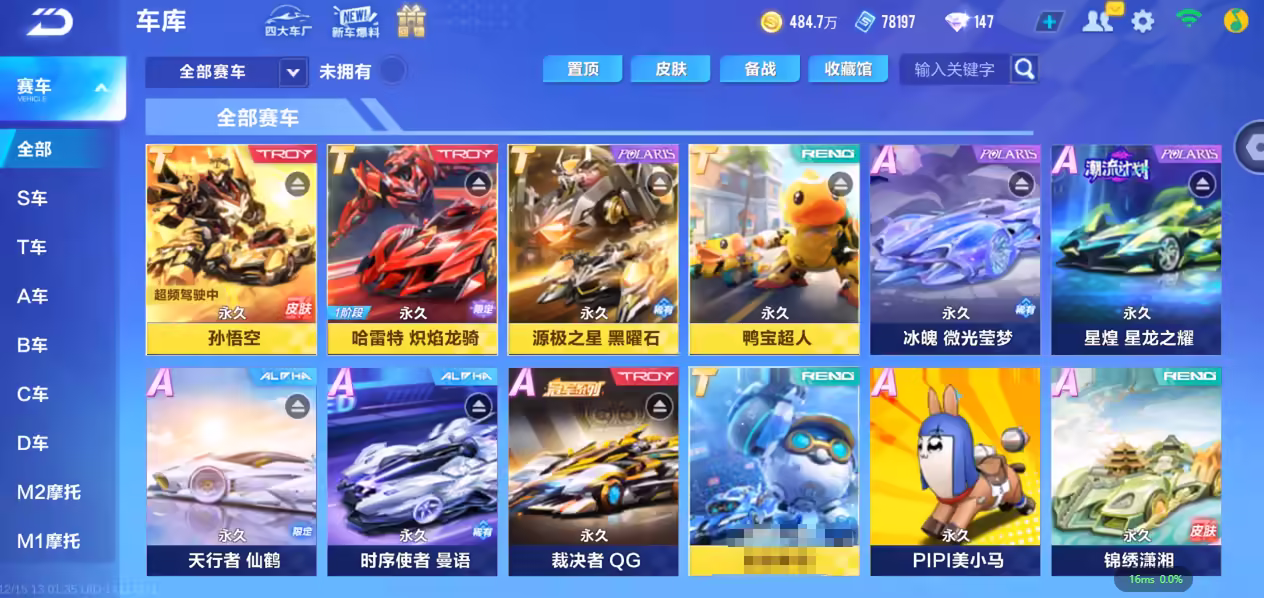Click the 置顶 button
Screen dimensions: 1264x598
tap(582, 68)
